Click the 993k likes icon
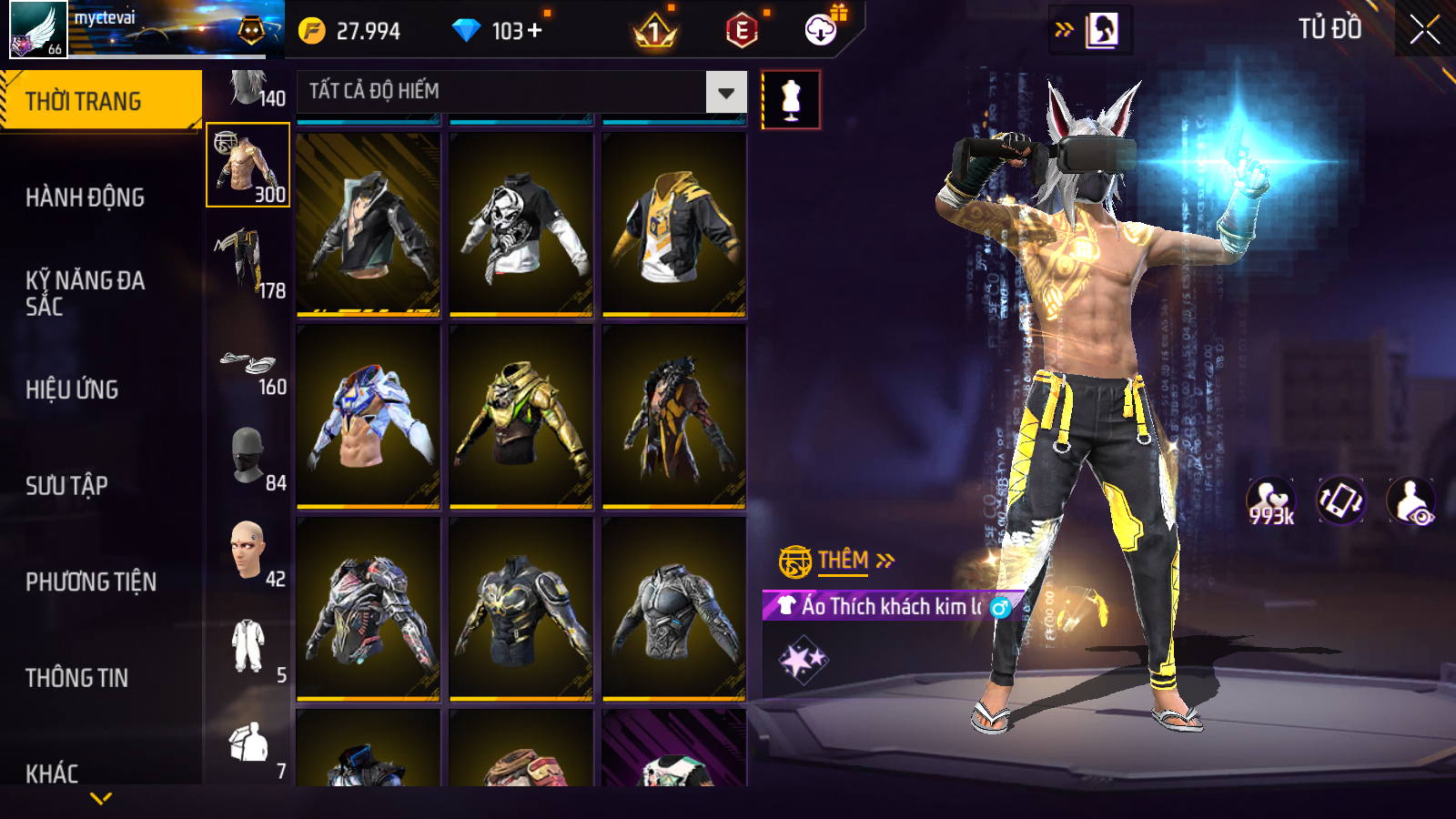 coord(1270,501)
